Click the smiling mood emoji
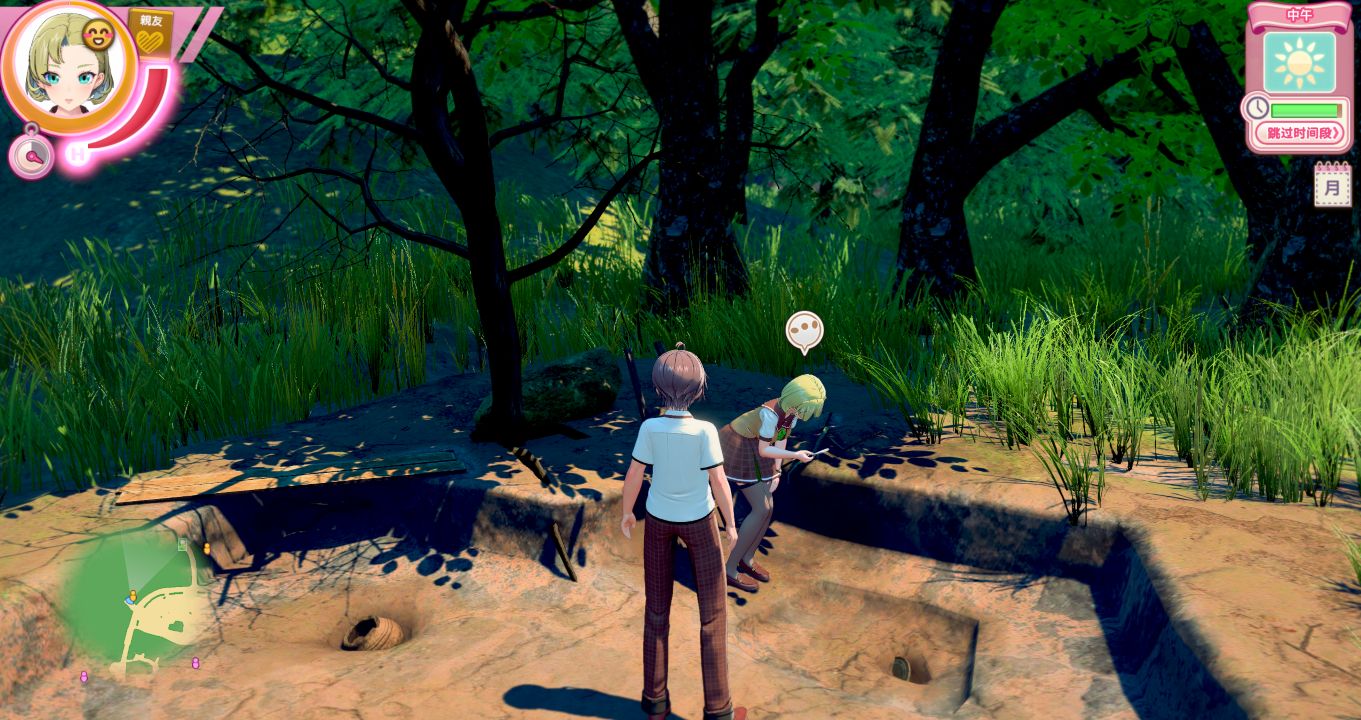1361x720 pixels. point(99,35)
